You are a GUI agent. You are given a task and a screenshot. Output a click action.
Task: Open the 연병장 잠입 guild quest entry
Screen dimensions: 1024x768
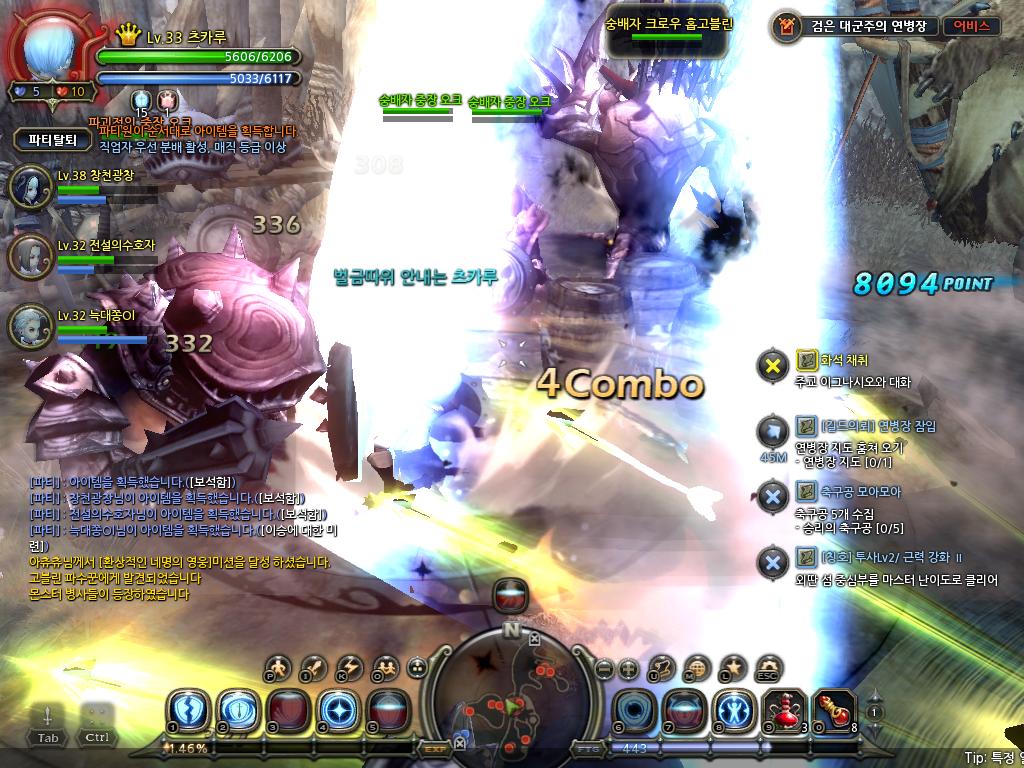pyautogui.click(x=864, y=426)
